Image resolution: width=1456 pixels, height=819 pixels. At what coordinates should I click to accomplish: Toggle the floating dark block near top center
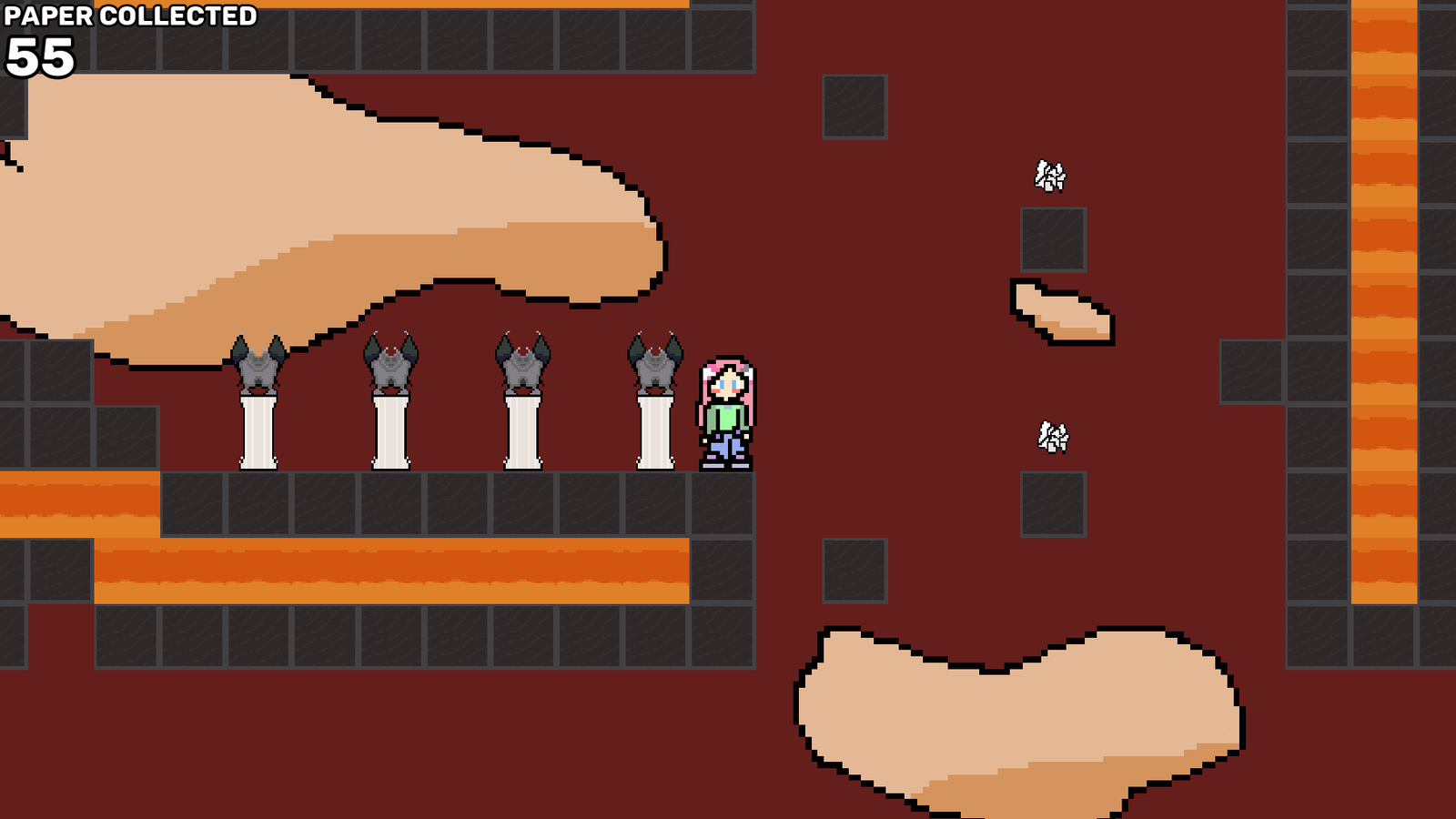coord(855,106)
